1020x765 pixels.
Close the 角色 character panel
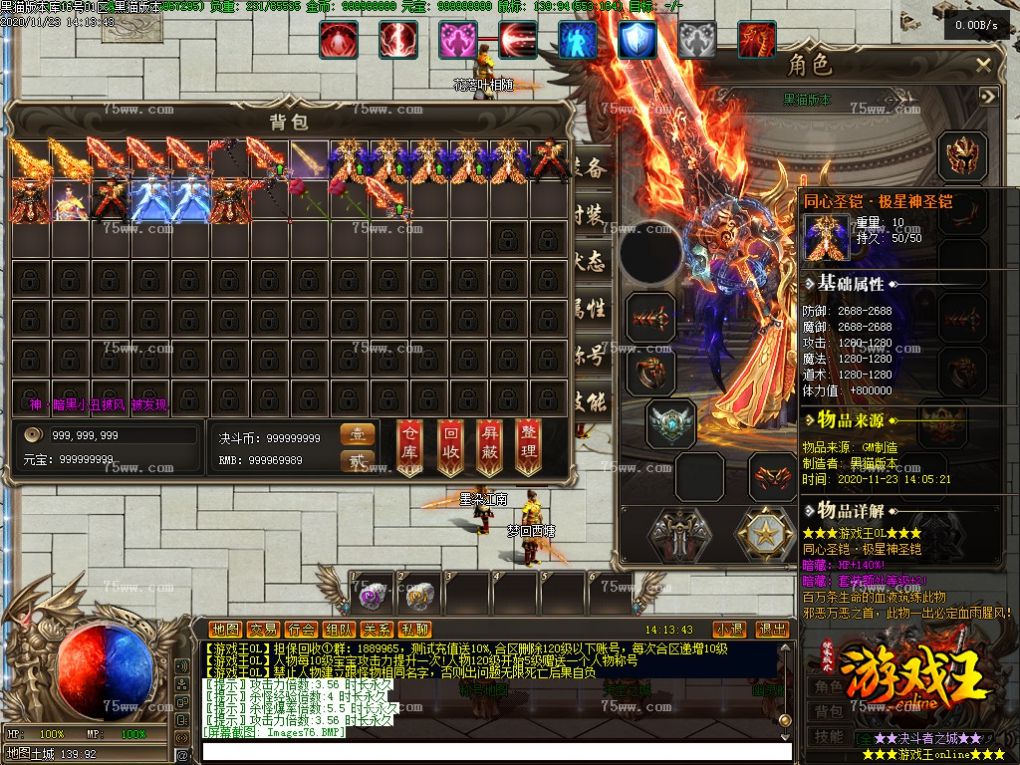(x=984, y=66)
